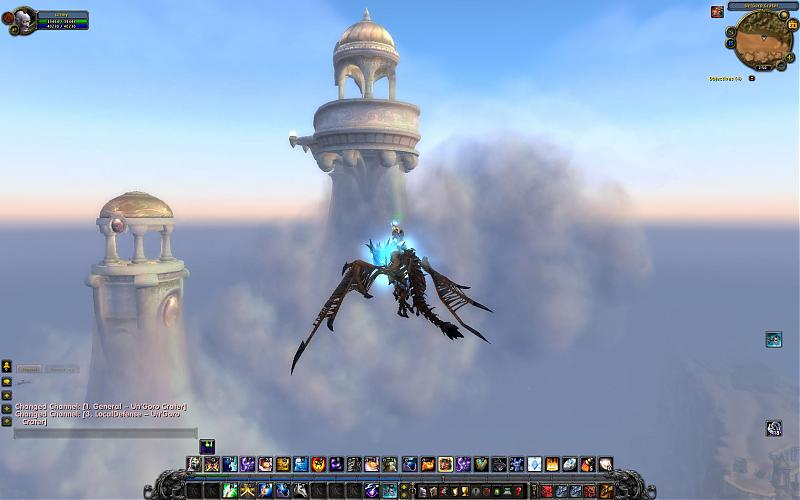Click the blue icon at right screen edge
The image size is (800, 500).
[x=773, y=340]
